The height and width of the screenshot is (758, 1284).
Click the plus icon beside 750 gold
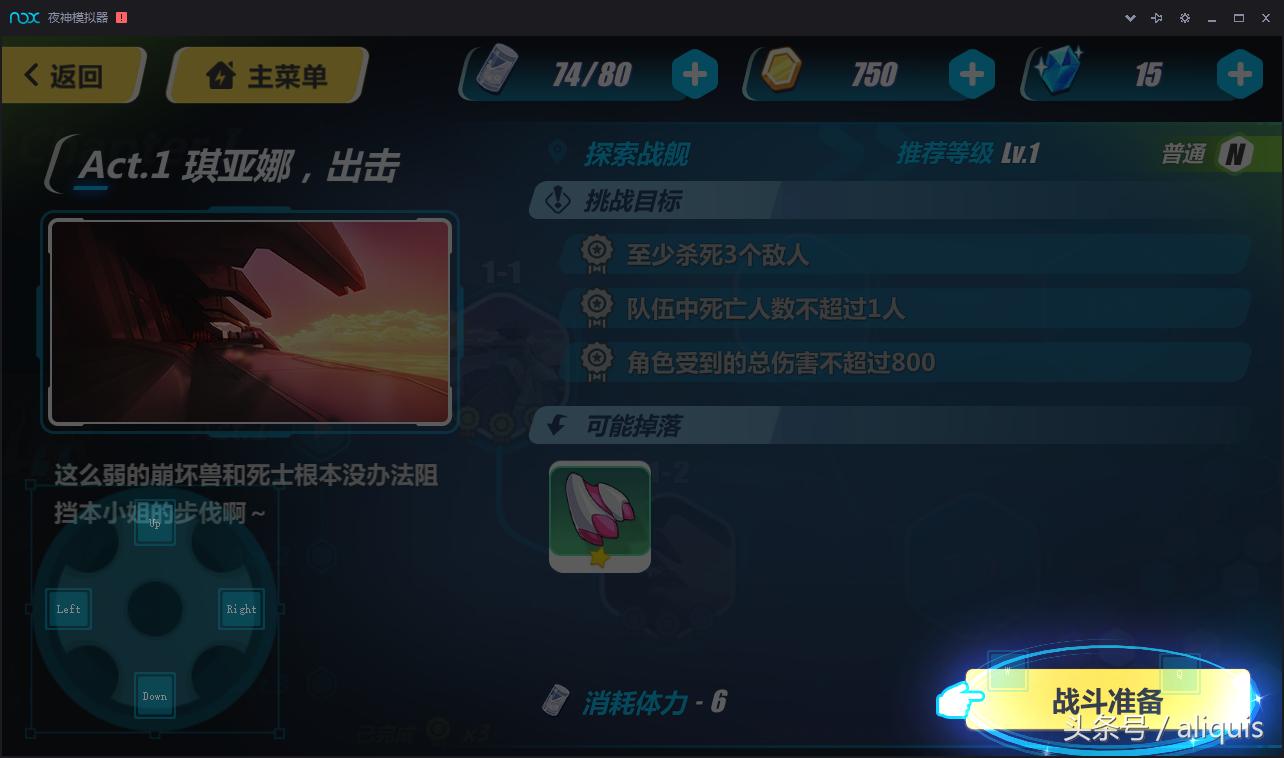pos(971,73)
